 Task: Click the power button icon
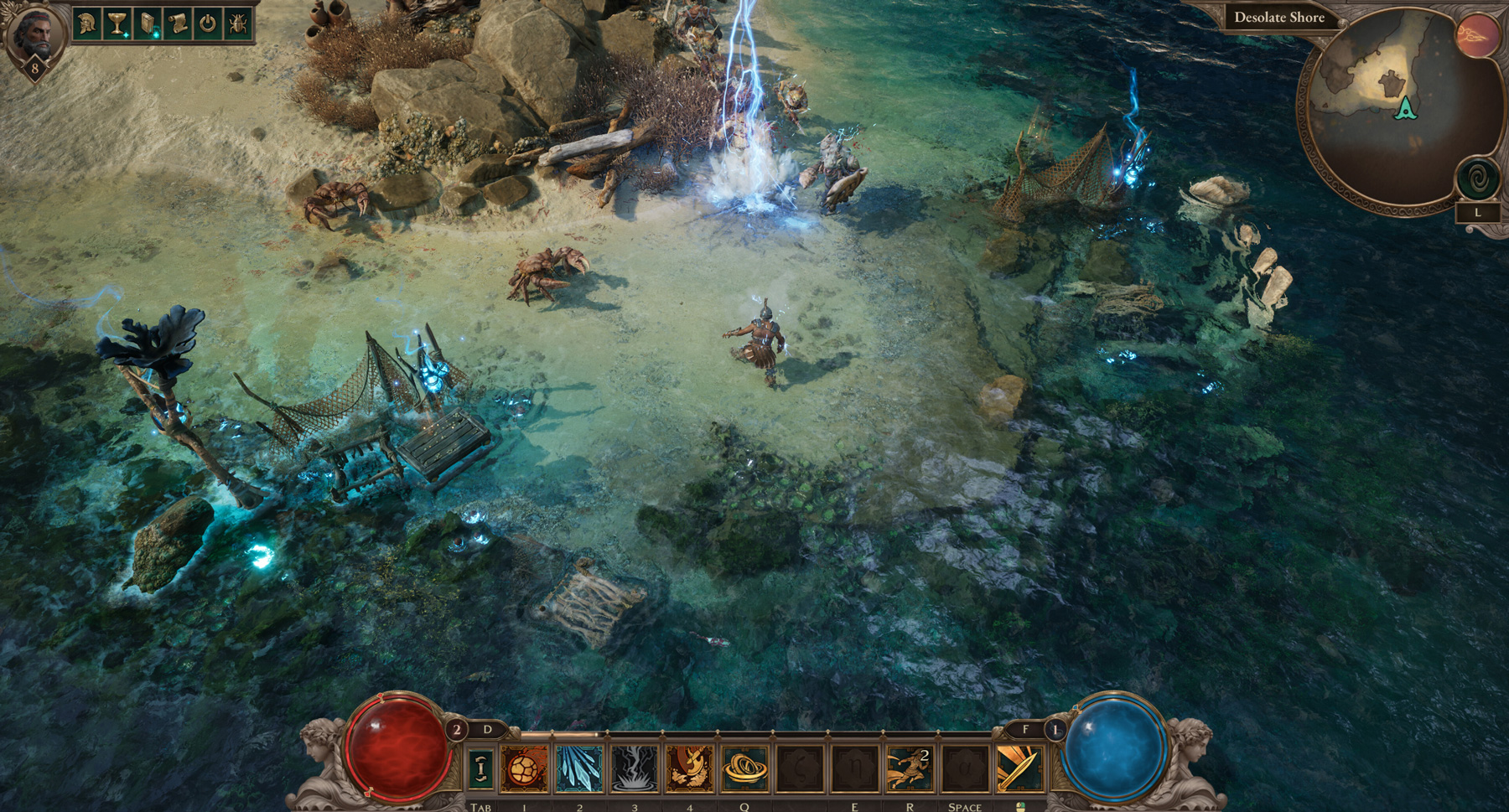(207, 23)
